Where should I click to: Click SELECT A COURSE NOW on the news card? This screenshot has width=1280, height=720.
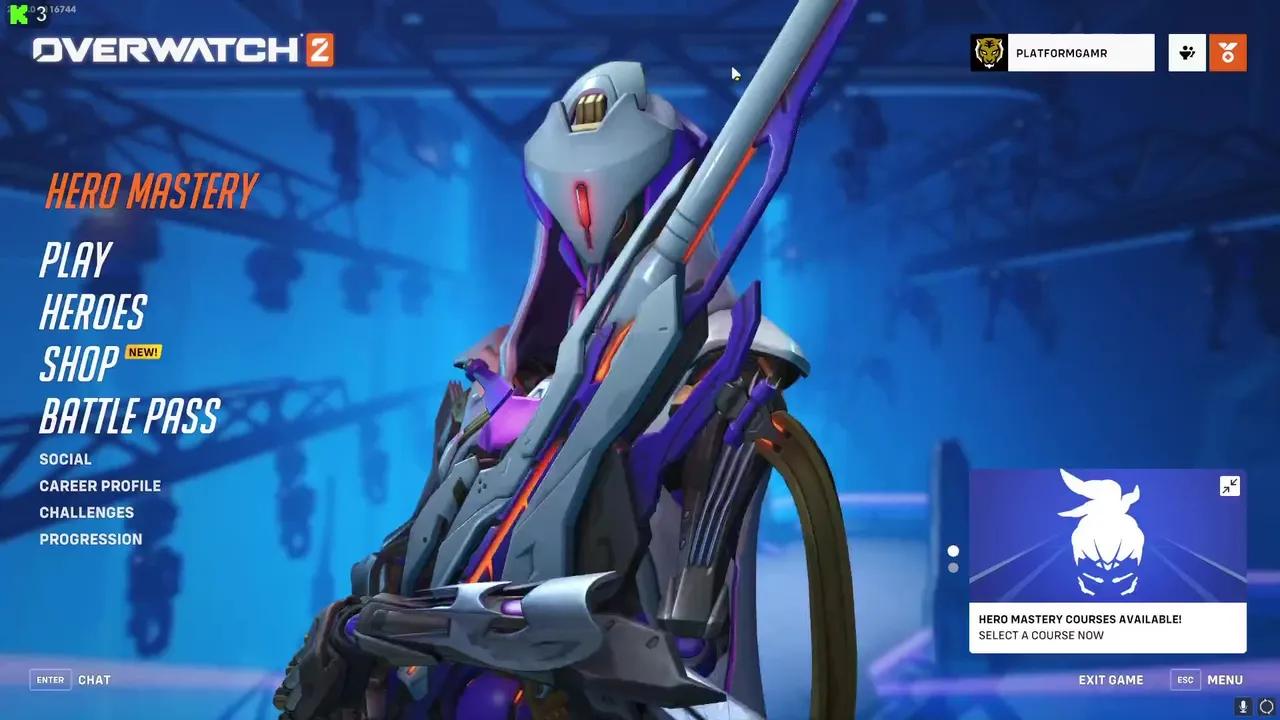tap(1041, 635)
